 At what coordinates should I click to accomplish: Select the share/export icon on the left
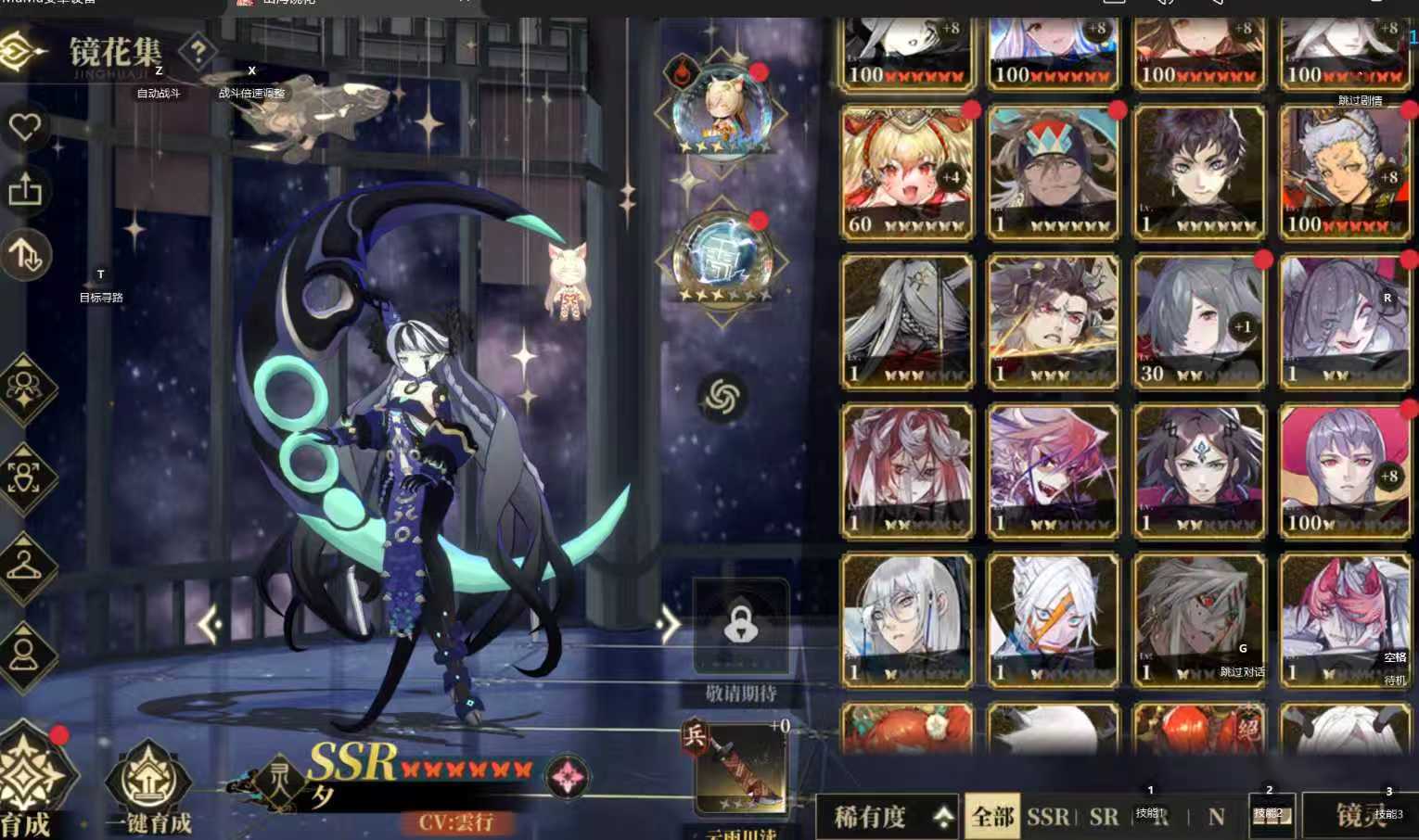tap(27, 192)
